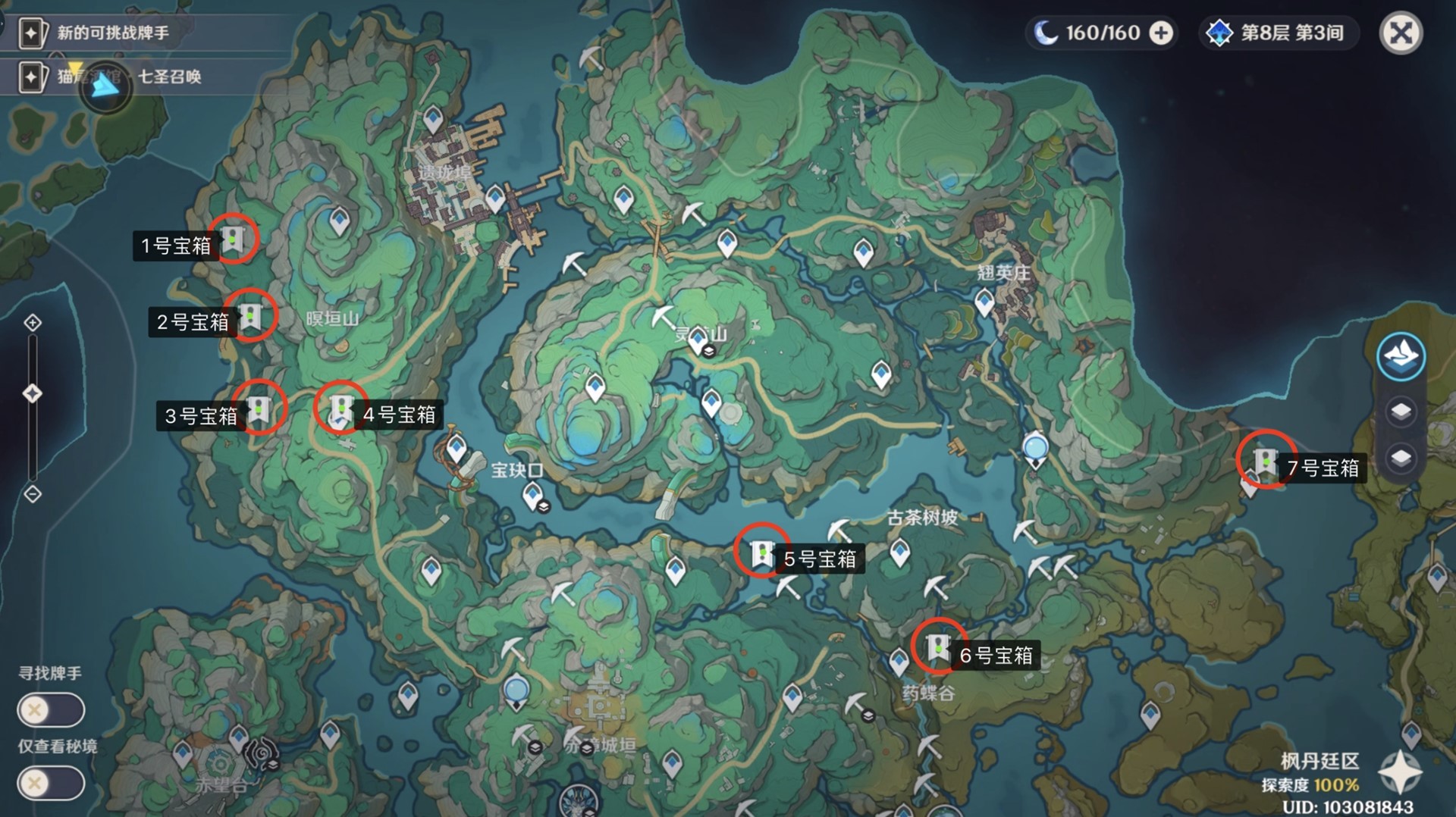Choose the 7号宝箱 chest marker
Screen dimensions: 1456x817
pyautogui.click(x=1265, y=460)
